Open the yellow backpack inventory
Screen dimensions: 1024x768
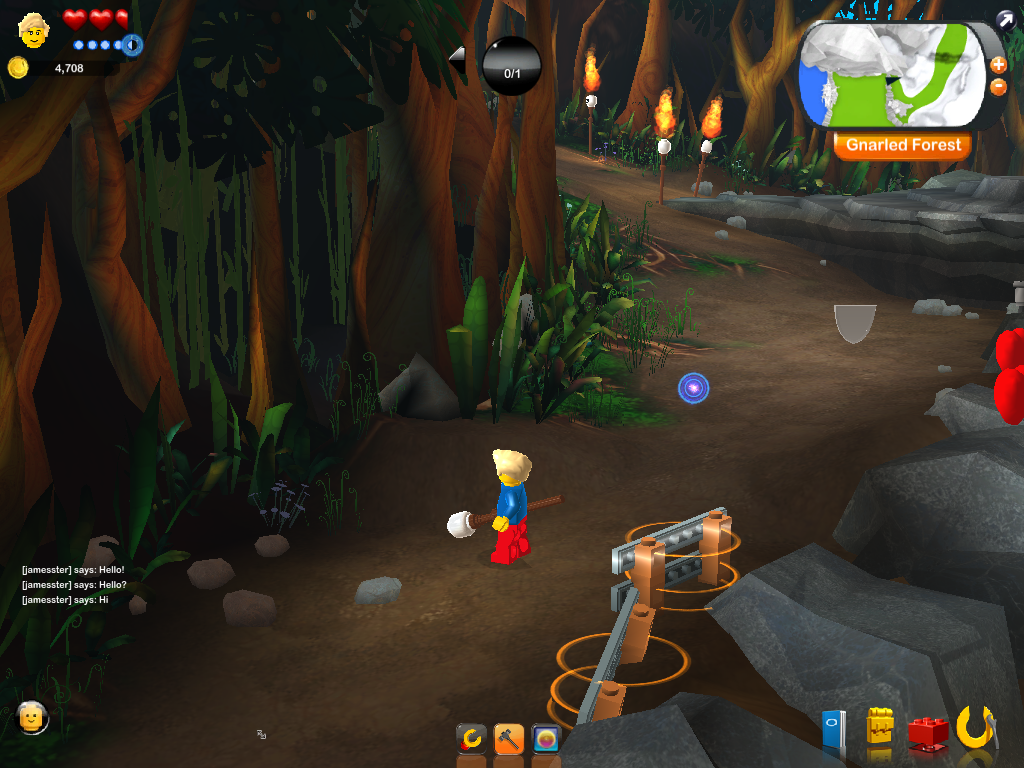pyautogui.click(x=880, y=728)
